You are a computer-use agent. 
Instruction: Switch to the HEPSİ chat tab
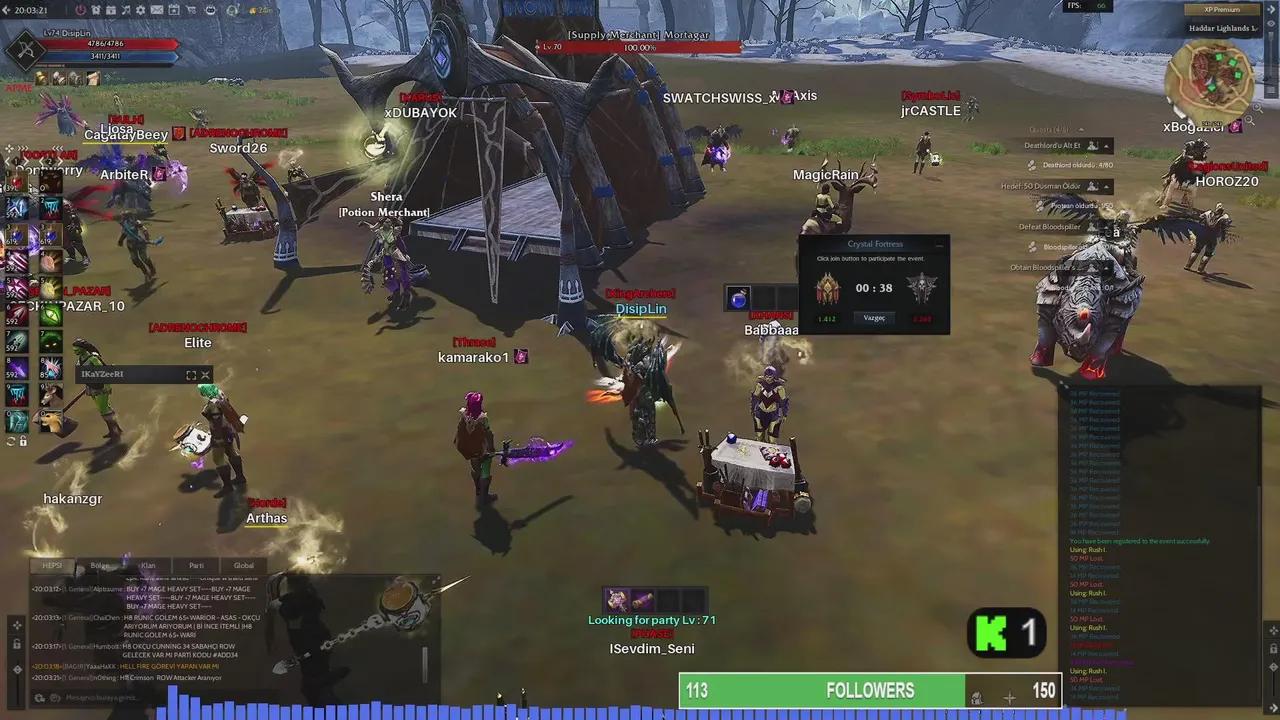(52, 565)
